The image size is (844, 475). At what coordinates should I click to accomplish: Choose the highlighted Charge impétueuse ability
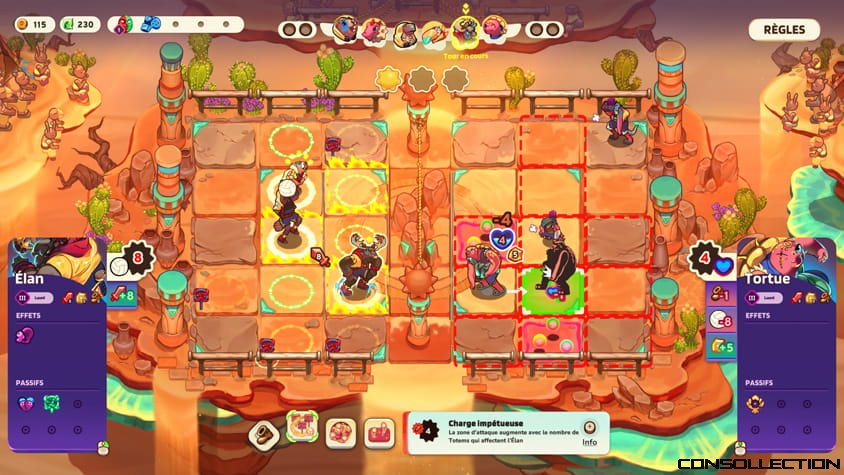click(301, 428)
